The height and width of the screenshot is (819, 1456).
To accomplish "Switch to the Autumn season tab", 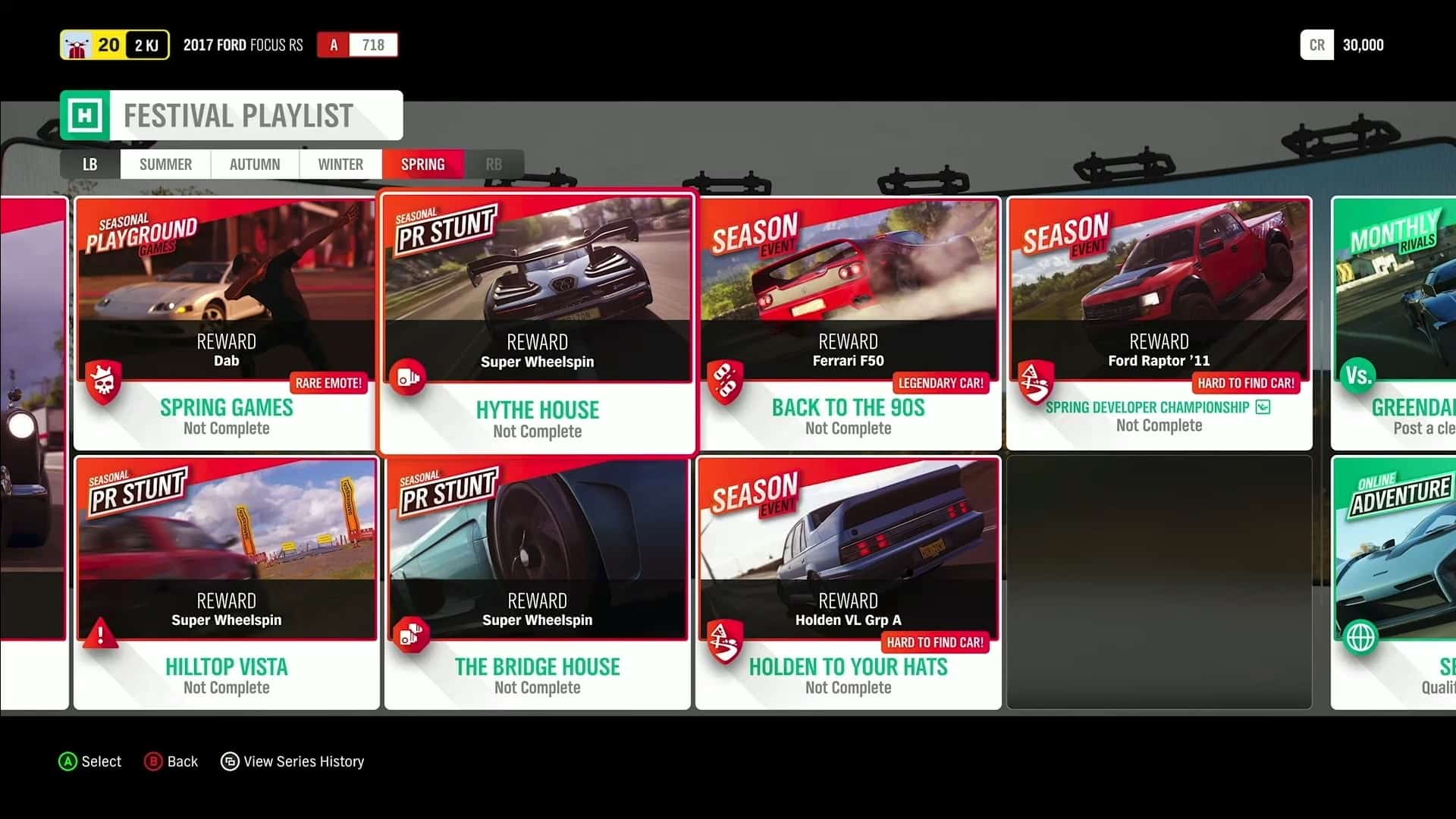I will 254,164.
